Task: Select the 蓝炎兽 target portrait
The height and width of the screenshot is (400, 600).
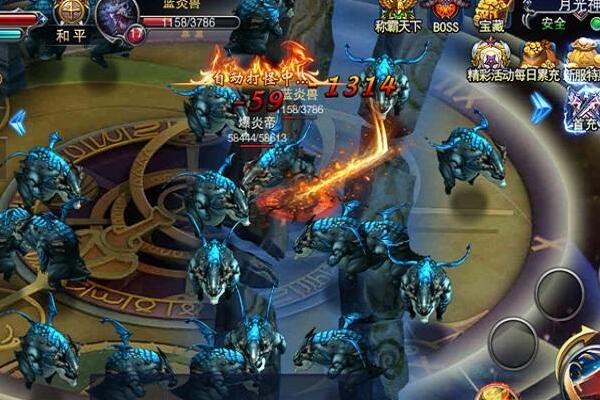Action: pos(117,18)
